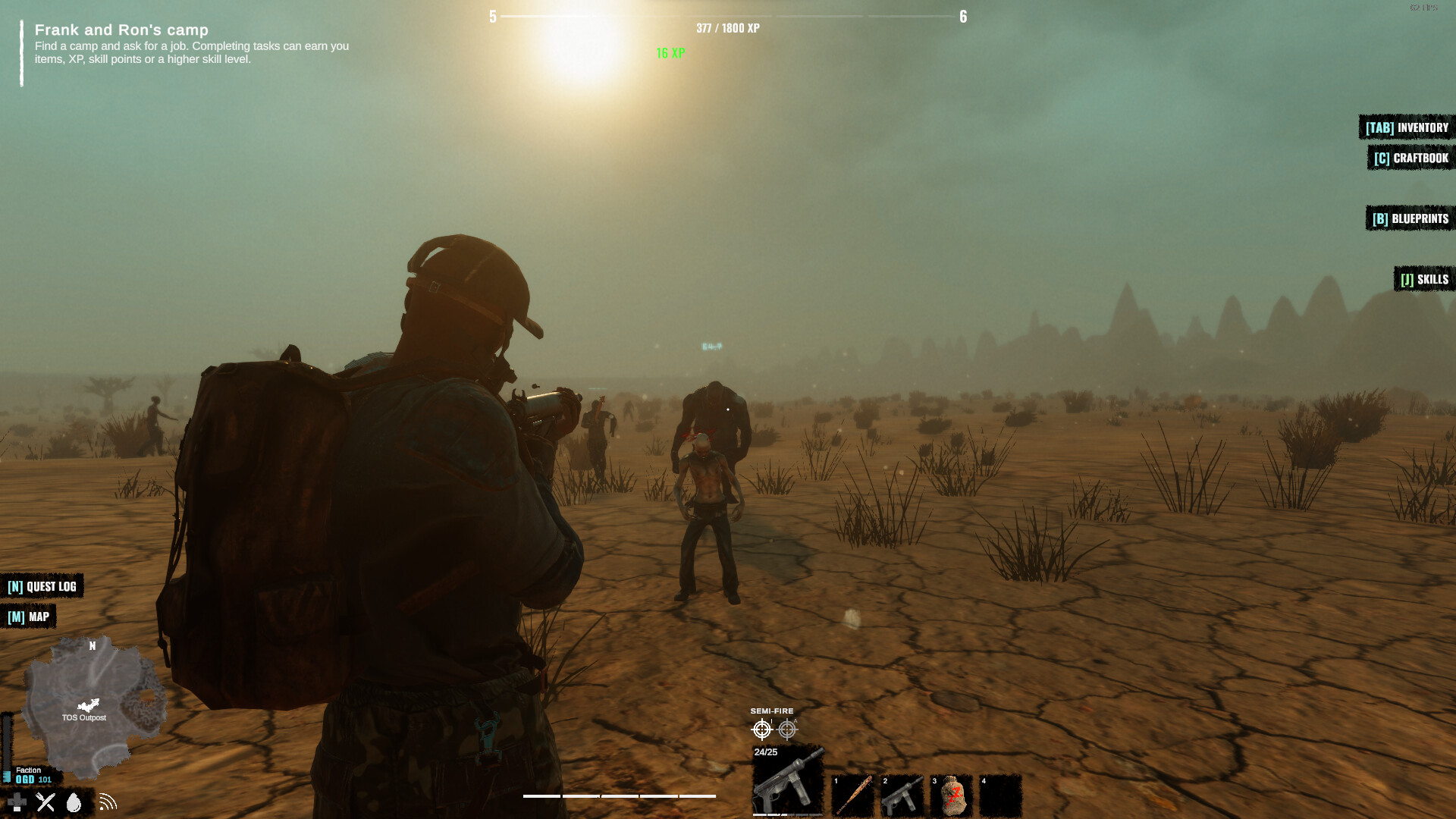
Task: Open the Quest Log with the [N] entry
Action: 42,586
